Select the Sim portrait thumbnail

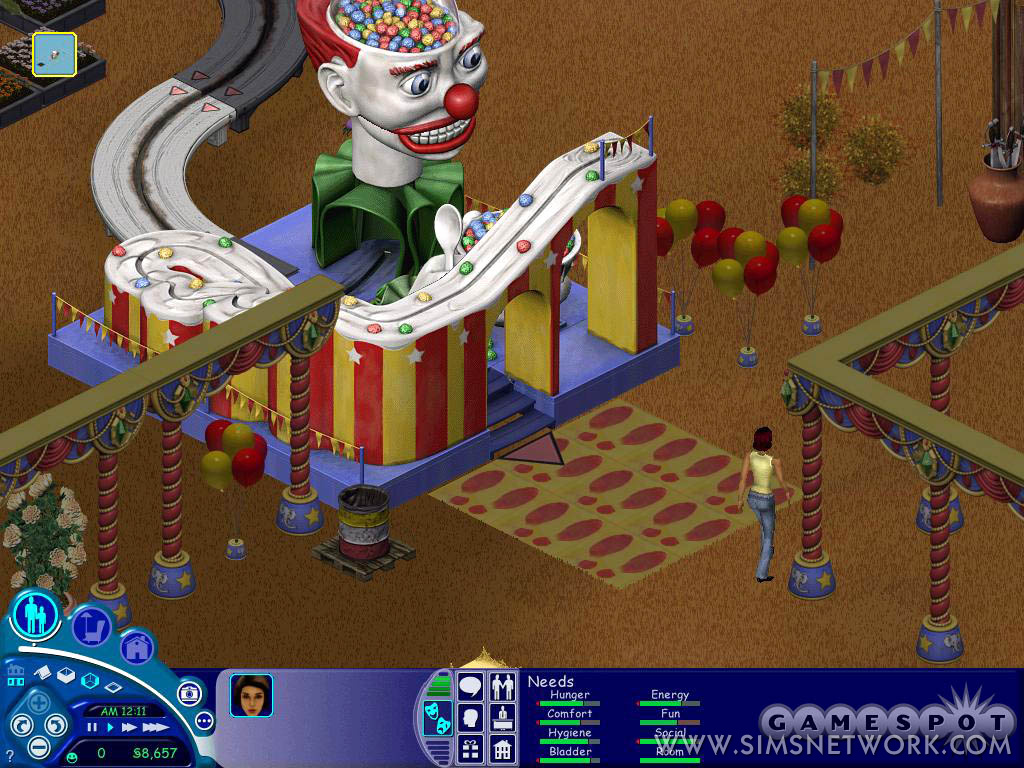251,695
